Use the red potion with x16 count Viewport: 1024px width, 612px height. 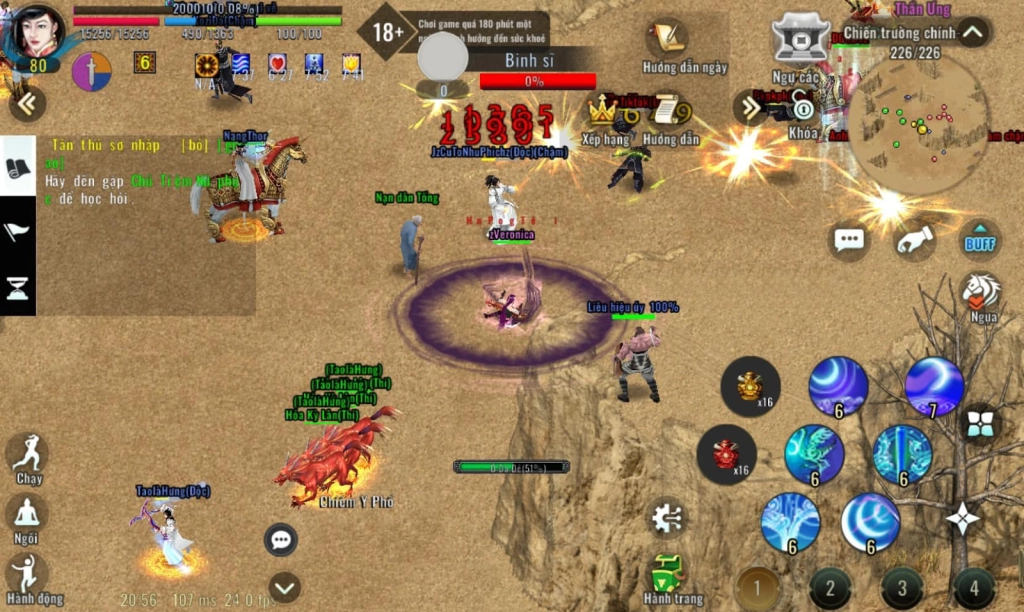727,454
